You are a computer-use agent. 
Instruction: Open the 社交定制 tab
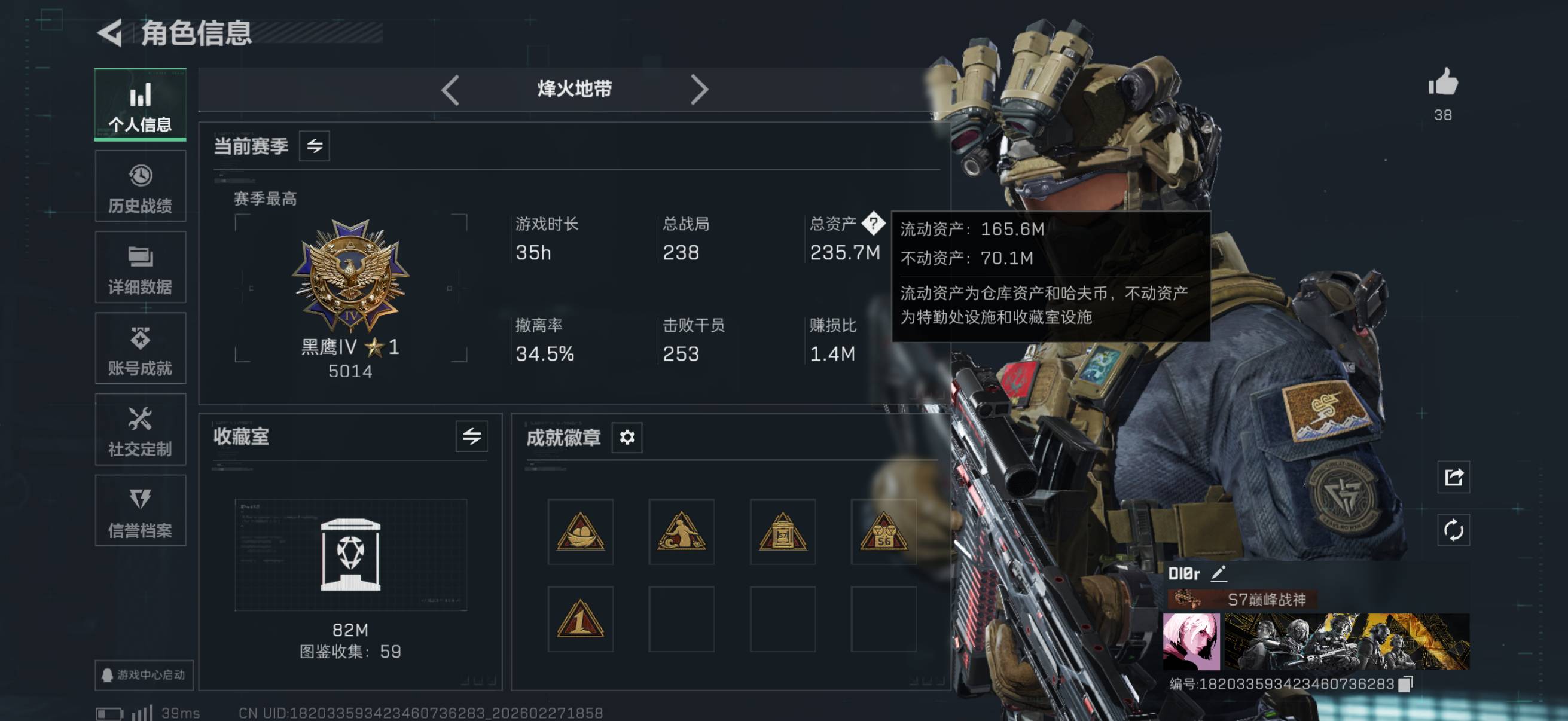(x=140, y=430)
